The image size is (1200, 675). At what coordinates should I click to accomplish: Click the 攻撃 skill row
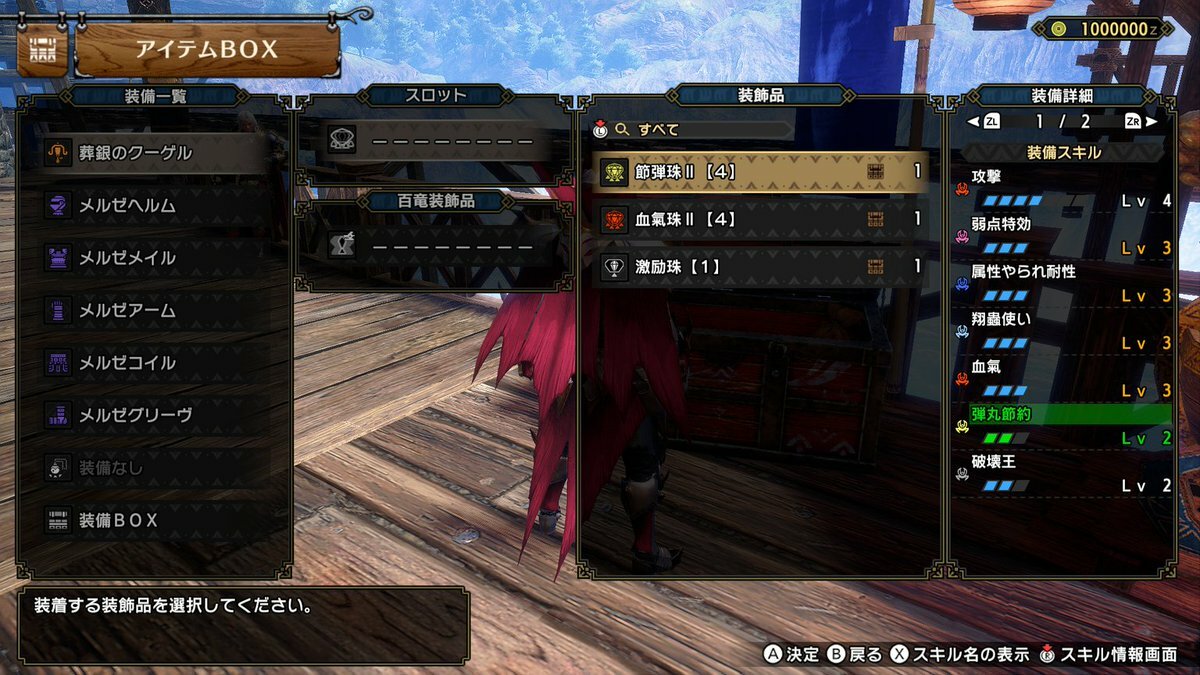pos(1064,188)
